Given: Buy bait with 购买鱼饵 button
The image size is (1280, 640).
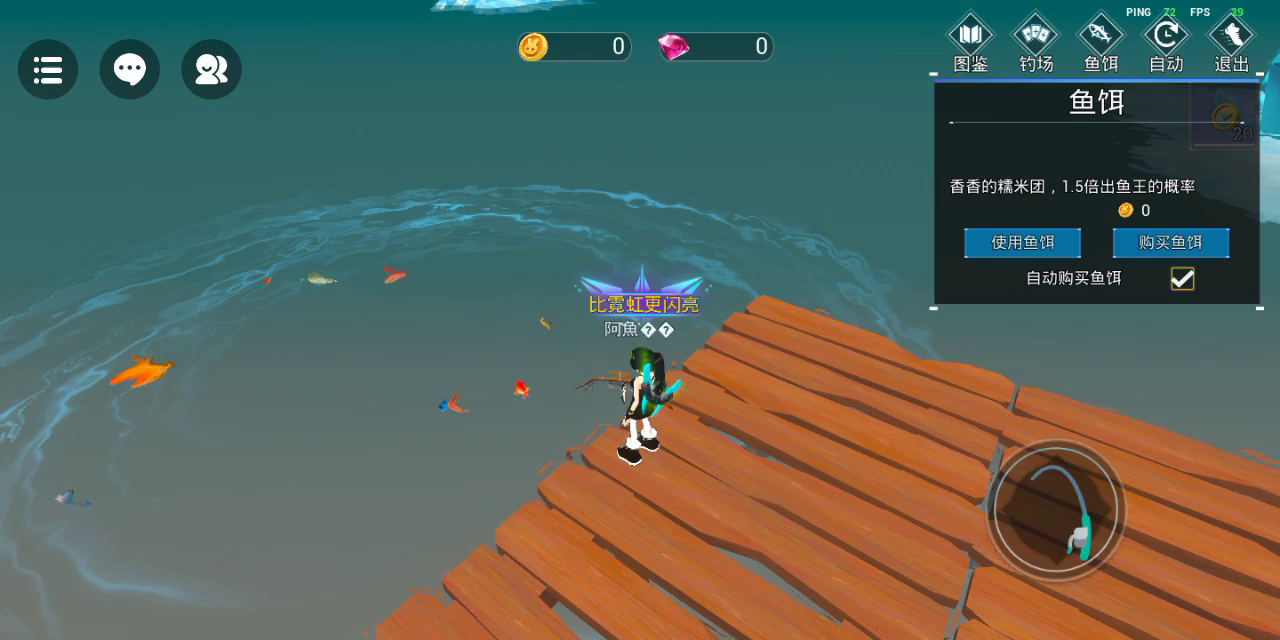Looking at the screenshot, I should click(x=1170, y=243).
